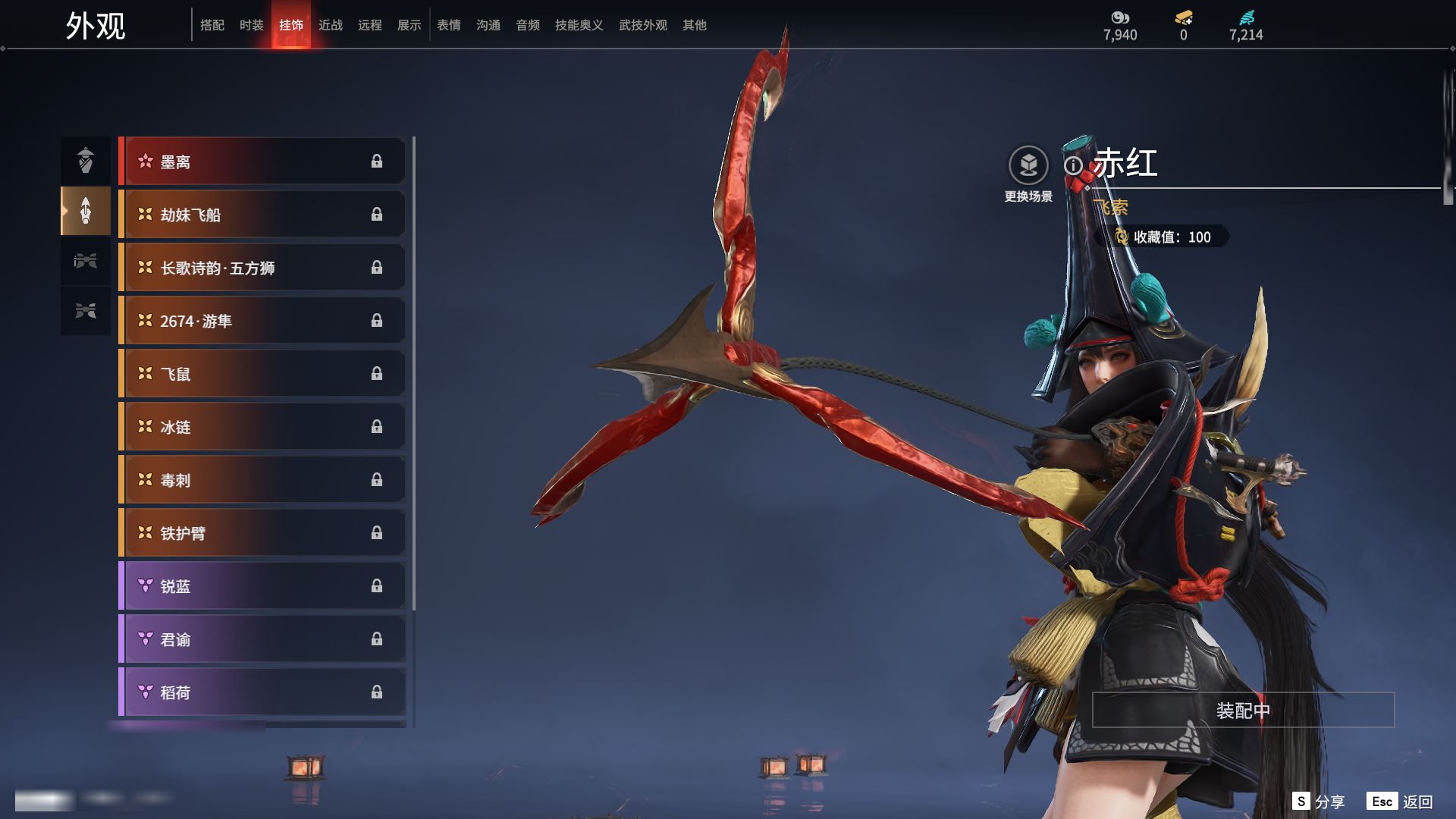The width and height of the screenshot is (1456, 819).
Task: Select the 2674·游隼 skin
Action: (x=262, y=321)
